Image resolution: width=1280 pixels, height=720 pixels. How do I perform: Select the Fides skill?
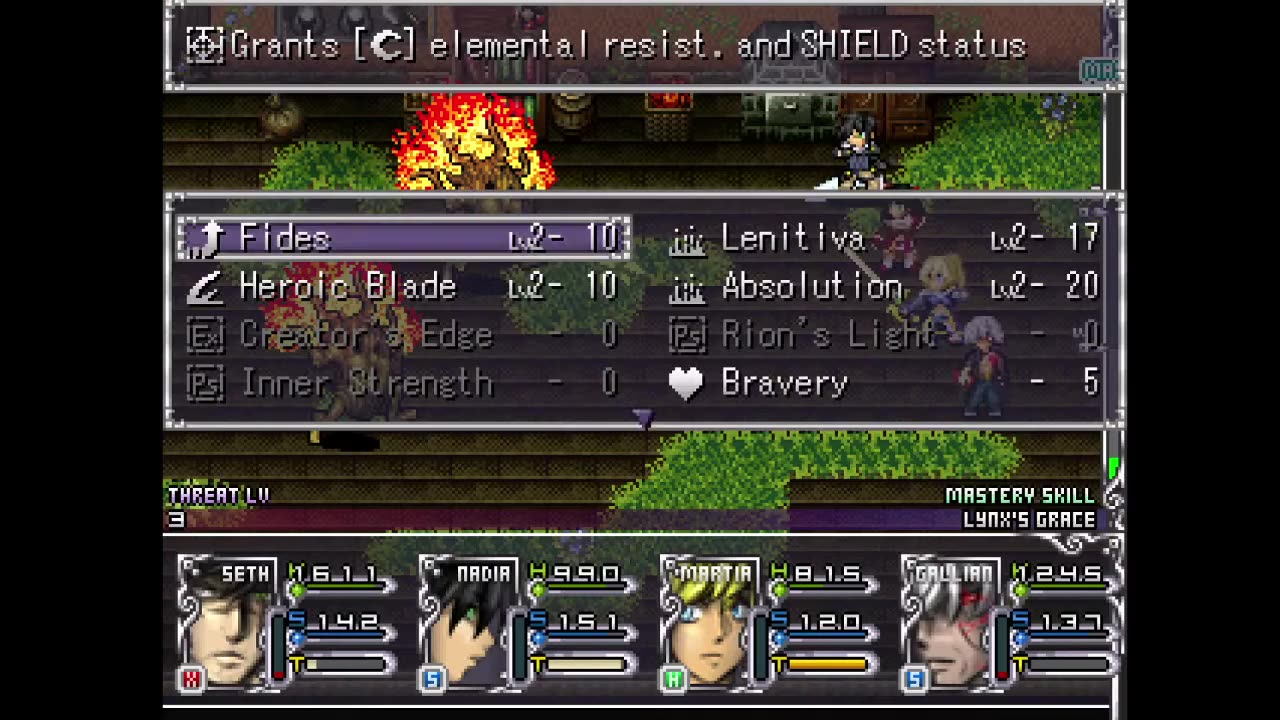pyautogui.click(x=403, y=238)
